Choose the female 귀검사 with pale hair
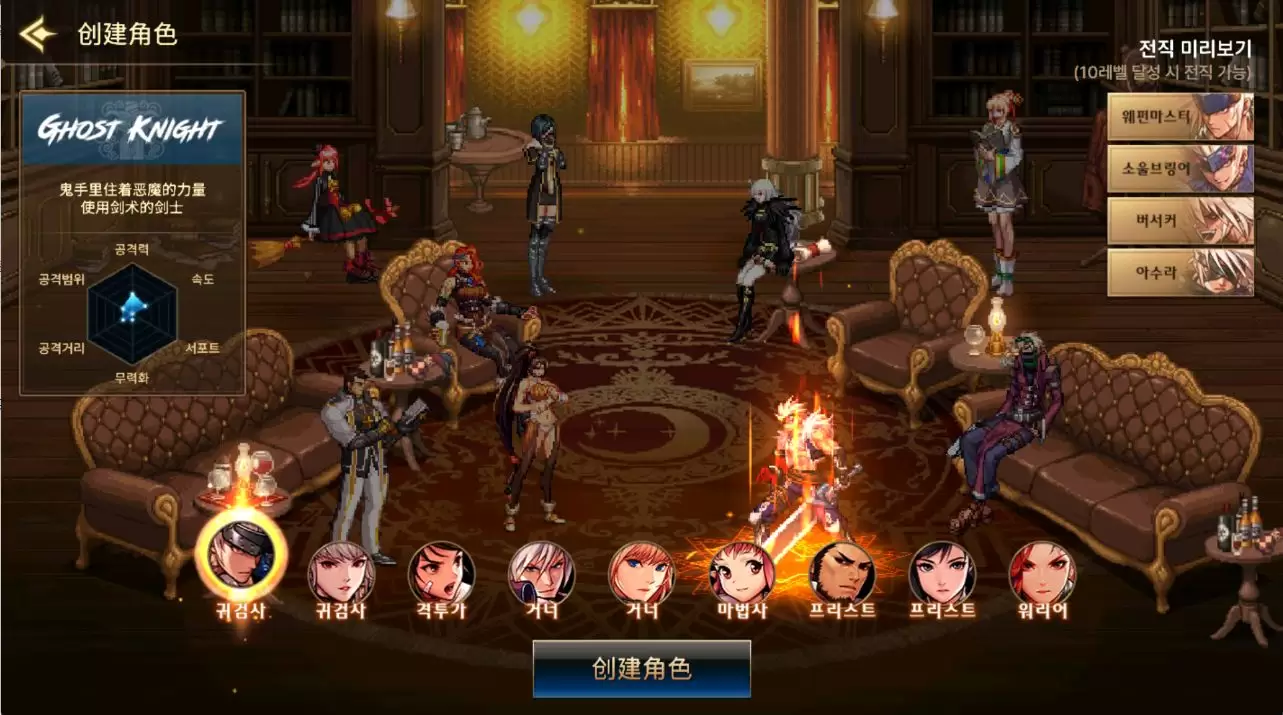1283x715 pixels. (x=341, y=573)
